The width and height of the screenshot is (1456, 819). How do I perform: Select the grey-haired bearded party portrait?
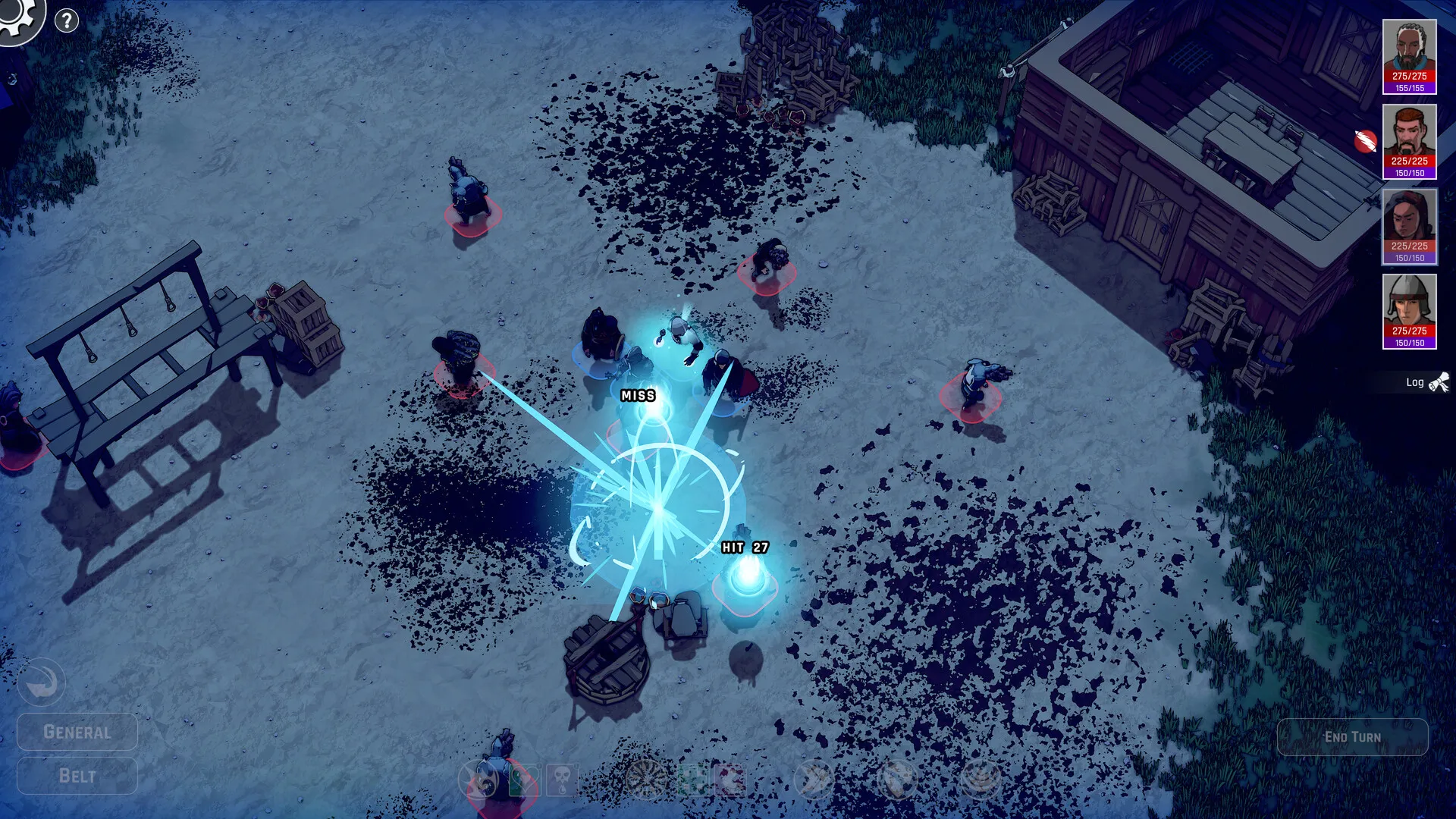(1409, 55)
